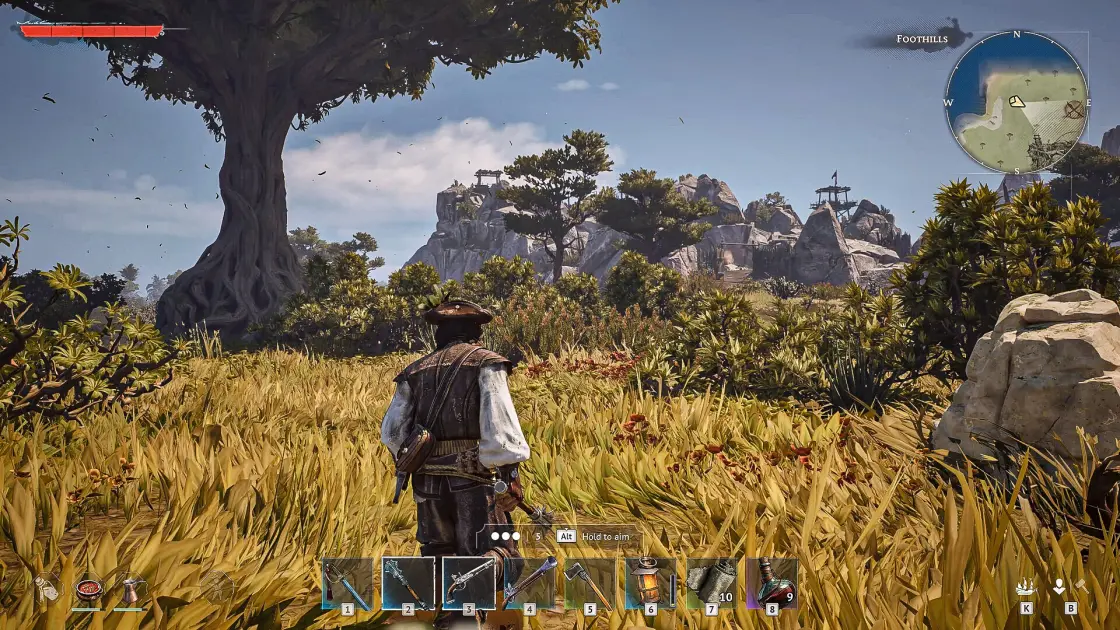Click the stew bowl food icon

(x=88, y=589)
